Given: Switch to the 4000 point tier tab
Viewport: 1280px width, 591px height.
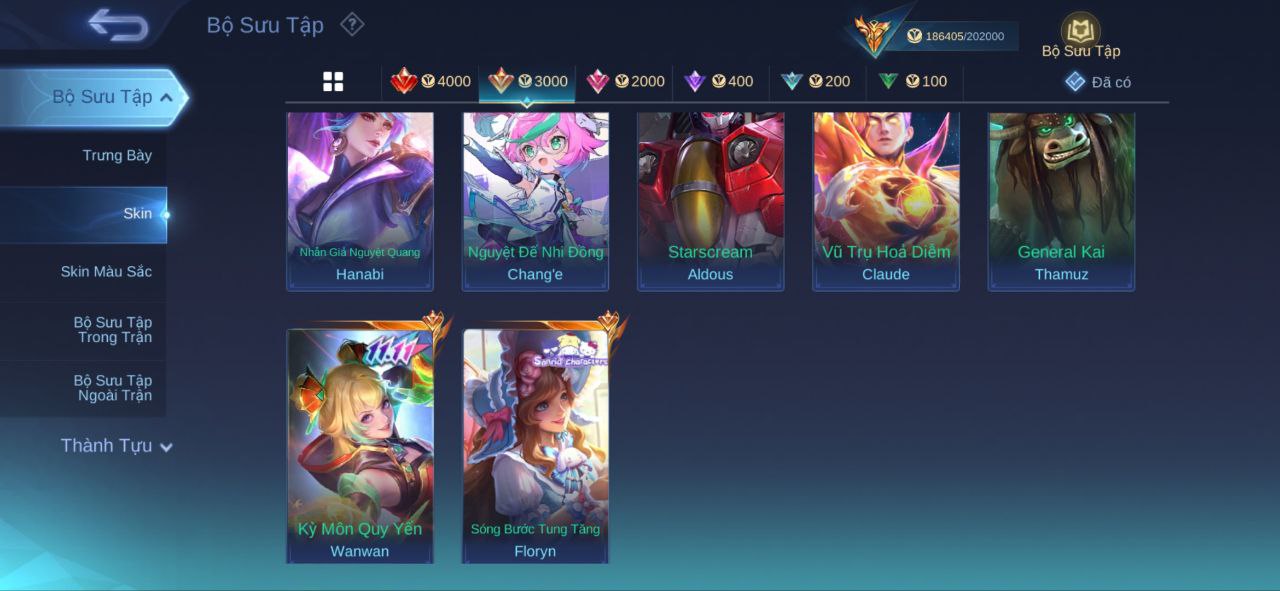Looking at the screenshot, I should pos(431,82).
